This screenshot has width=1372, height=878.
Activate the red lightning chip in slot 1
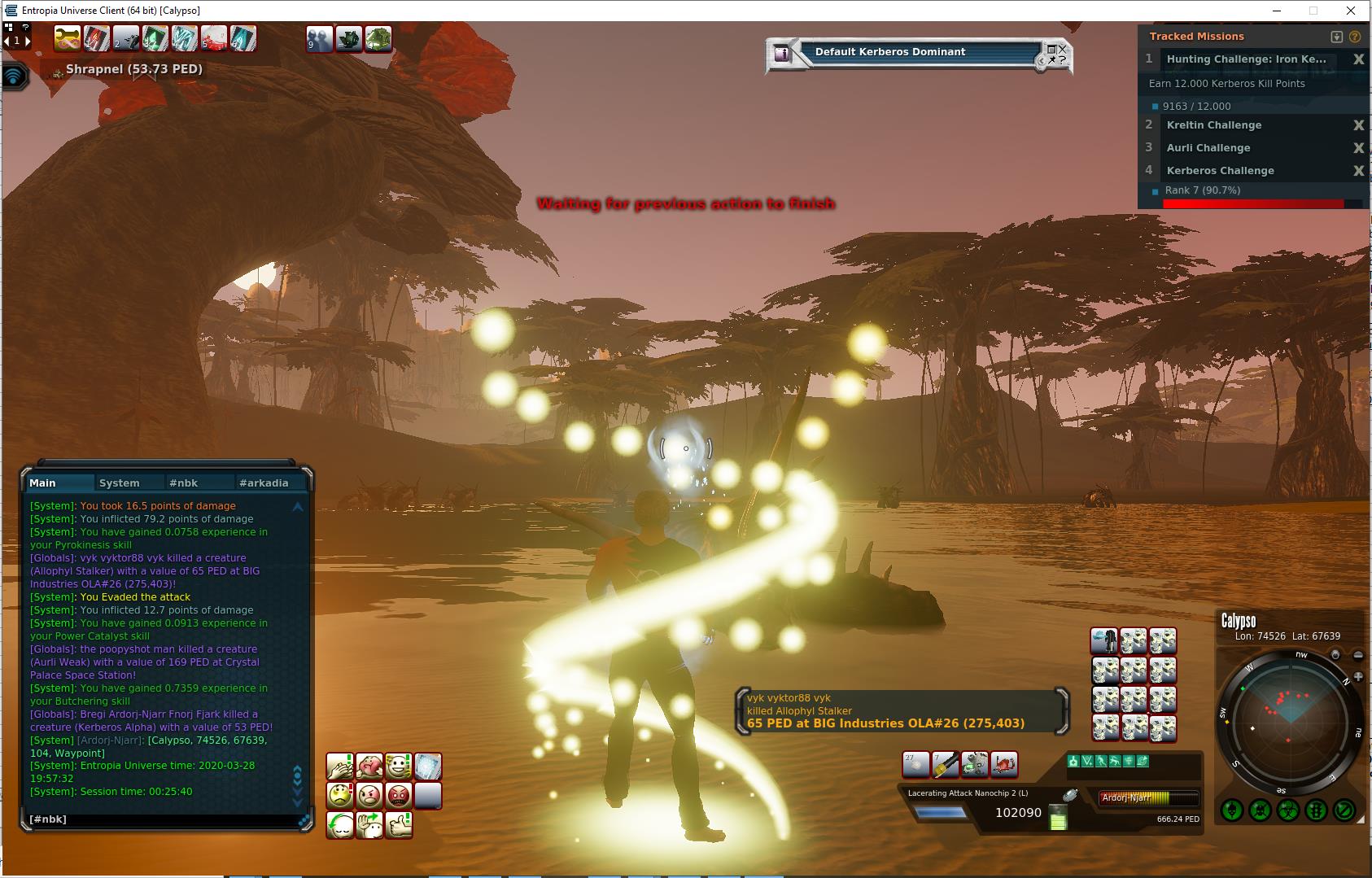[x=97, y=38]
